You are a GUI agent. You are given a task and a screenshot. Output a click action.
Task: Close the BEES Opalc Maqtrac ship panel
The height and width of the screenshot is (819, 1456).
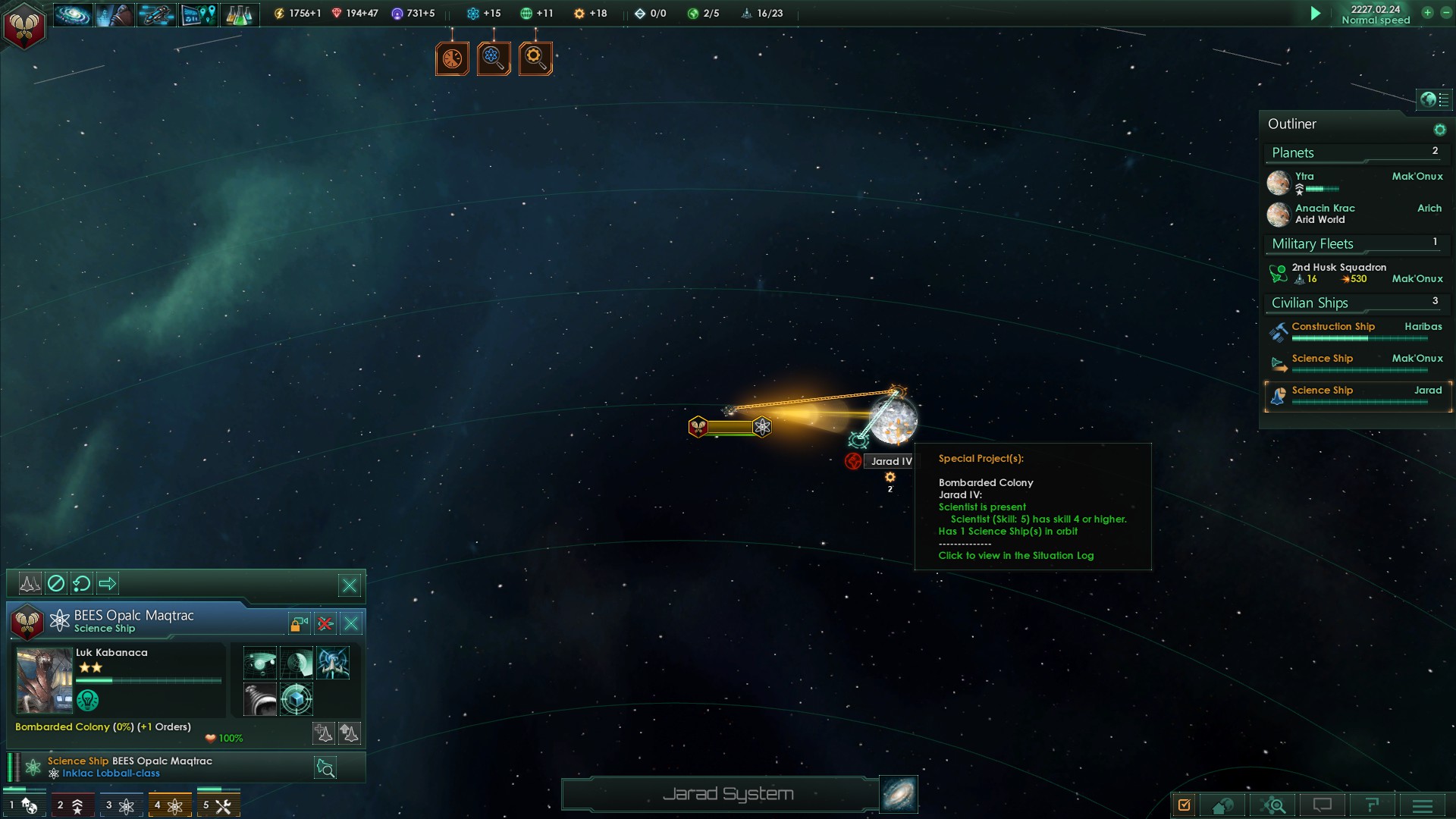point(351,624)
